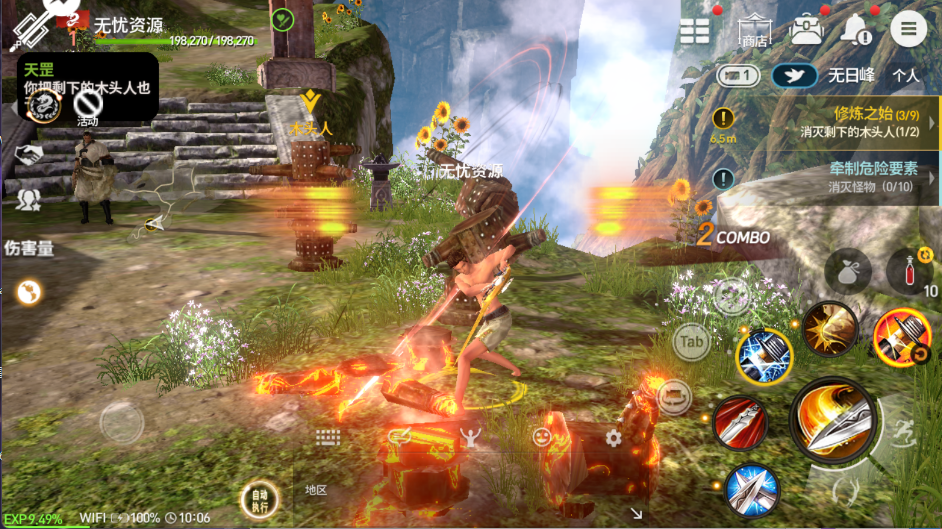942x529 pixels.
Task: Open the chat gear settings
Action: click(613, 438)
